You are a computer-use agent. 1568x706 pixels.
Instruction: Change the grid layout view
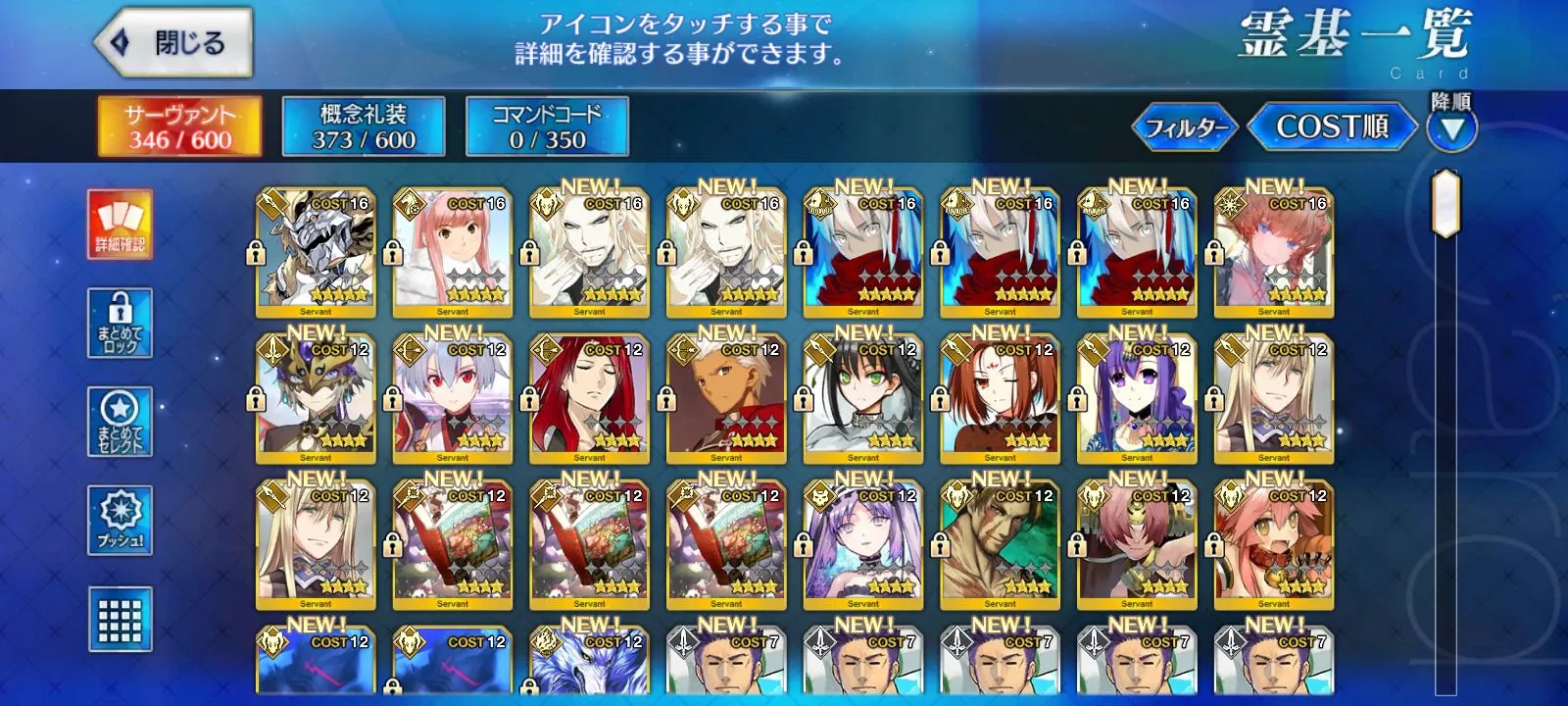click(120, 619)
